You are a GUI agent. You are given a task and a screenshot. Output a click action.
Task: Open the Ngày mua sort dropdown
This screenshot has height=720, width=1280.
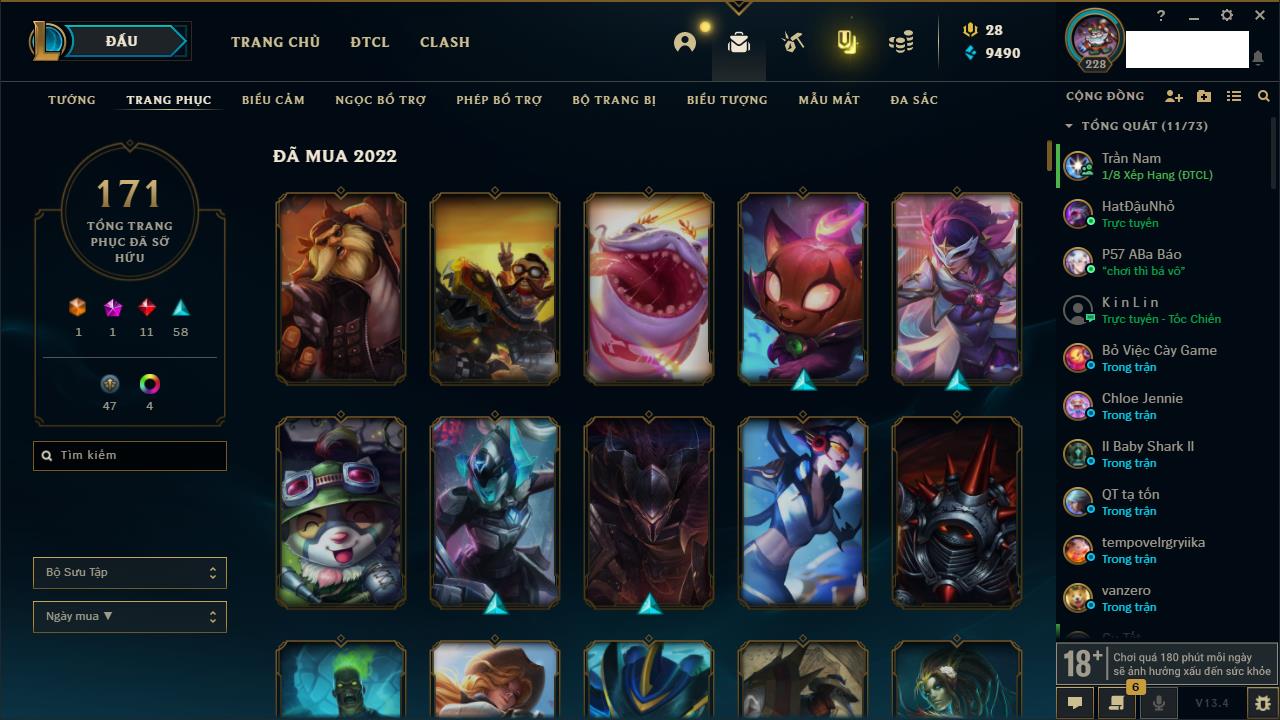coord(130,617)
